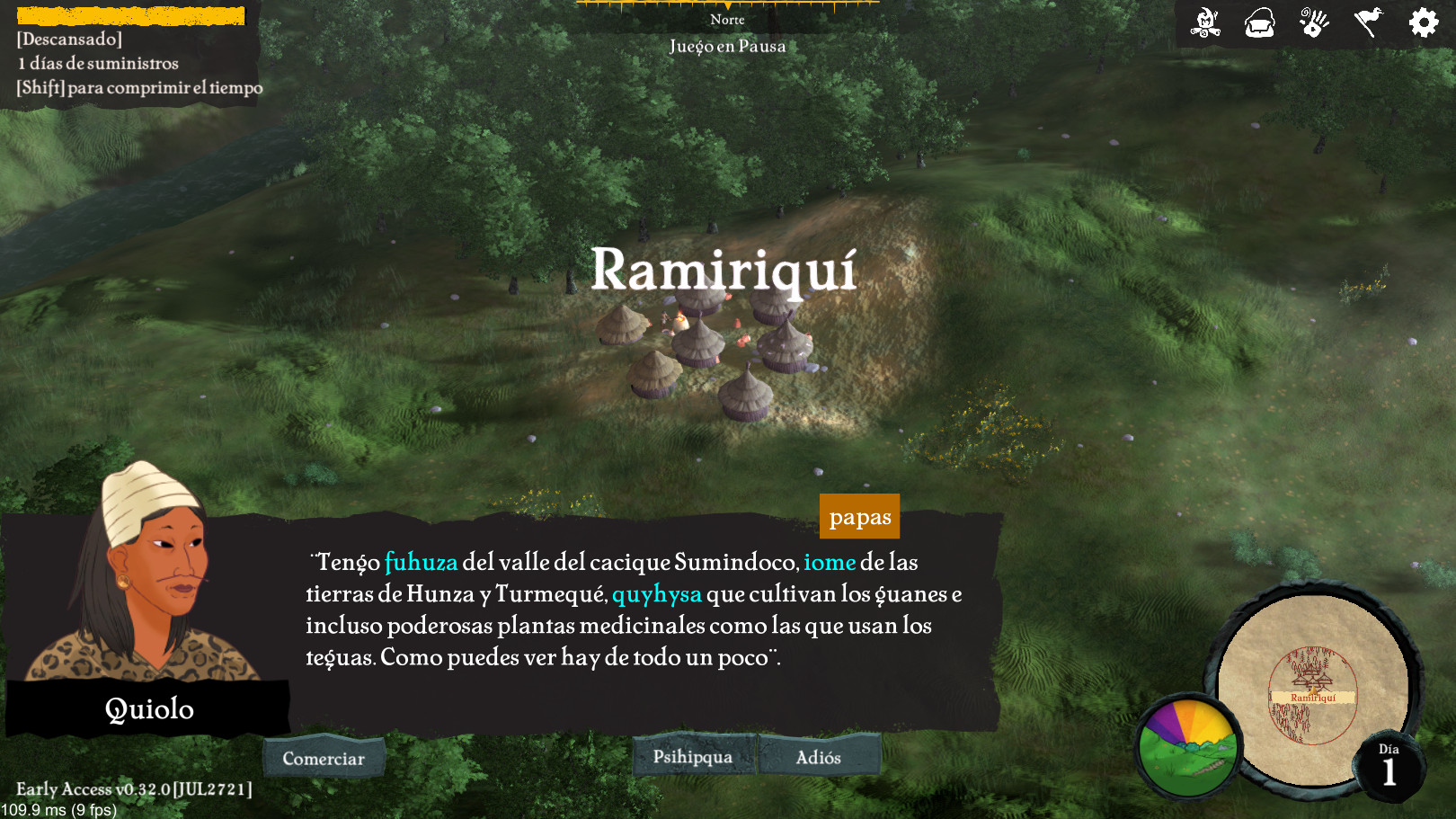Image resolution: width=1456 pixels, height=819 pixels.
Task: Select the highlighted word quyhysa
Action: [657, 594]
